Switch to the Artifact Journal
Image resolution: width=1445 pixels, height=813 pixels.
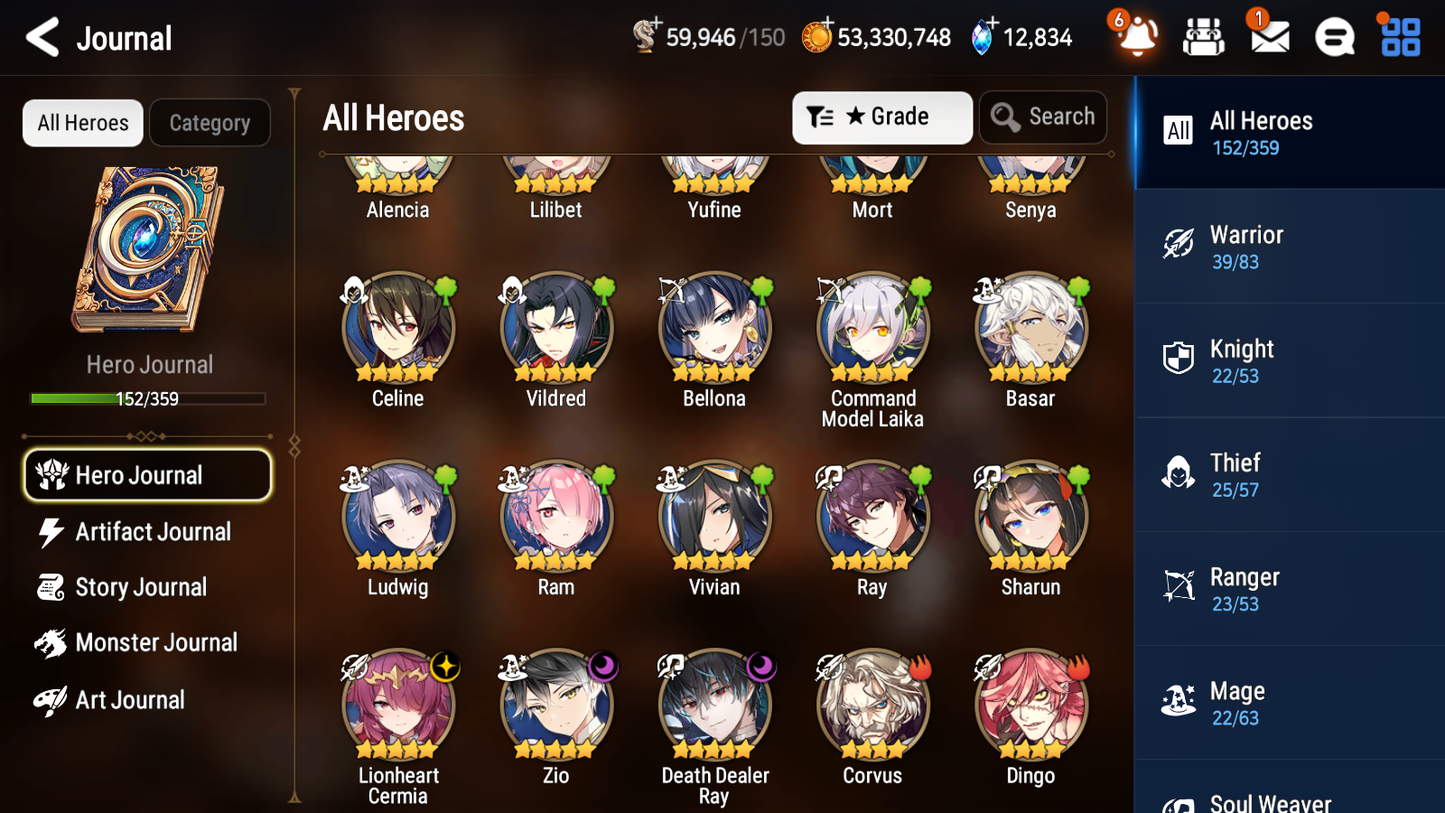click(150, 531)
